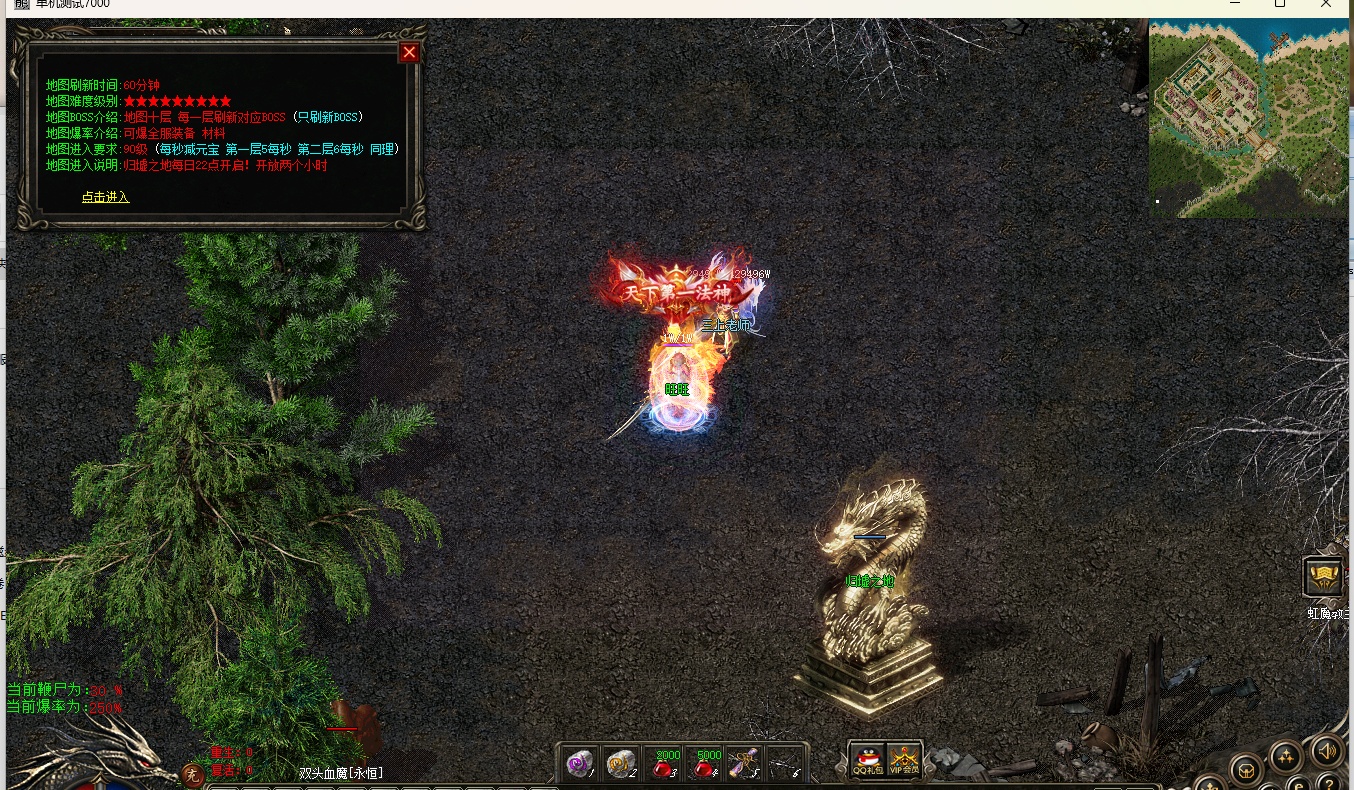Click the 点击进入 link to enter
The width and height of the screenshot is (1354, 790).
coord(105,197)
